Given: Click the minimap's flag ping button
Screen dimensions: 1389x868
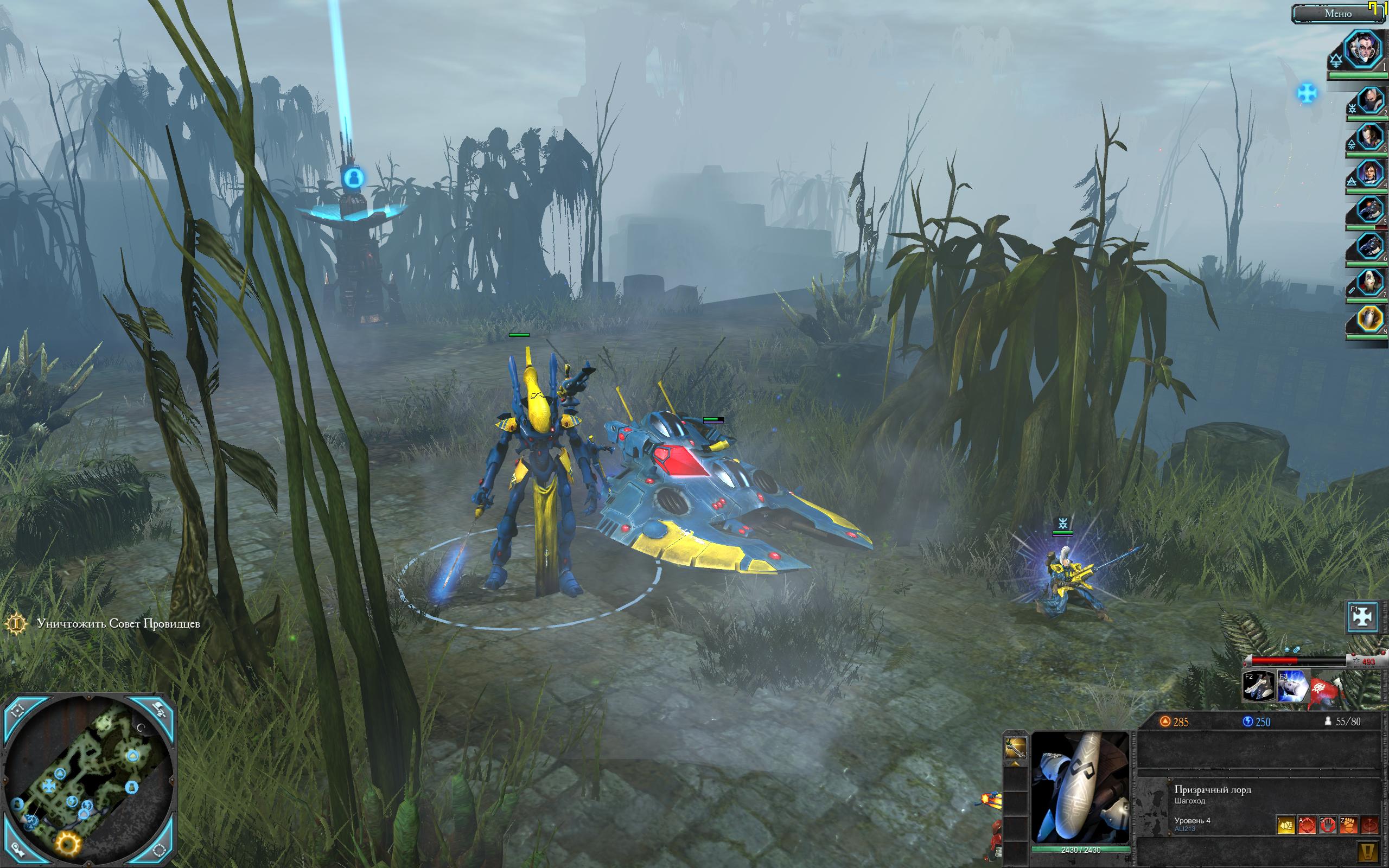Looking at the screenshot, I should pos(159,711).
